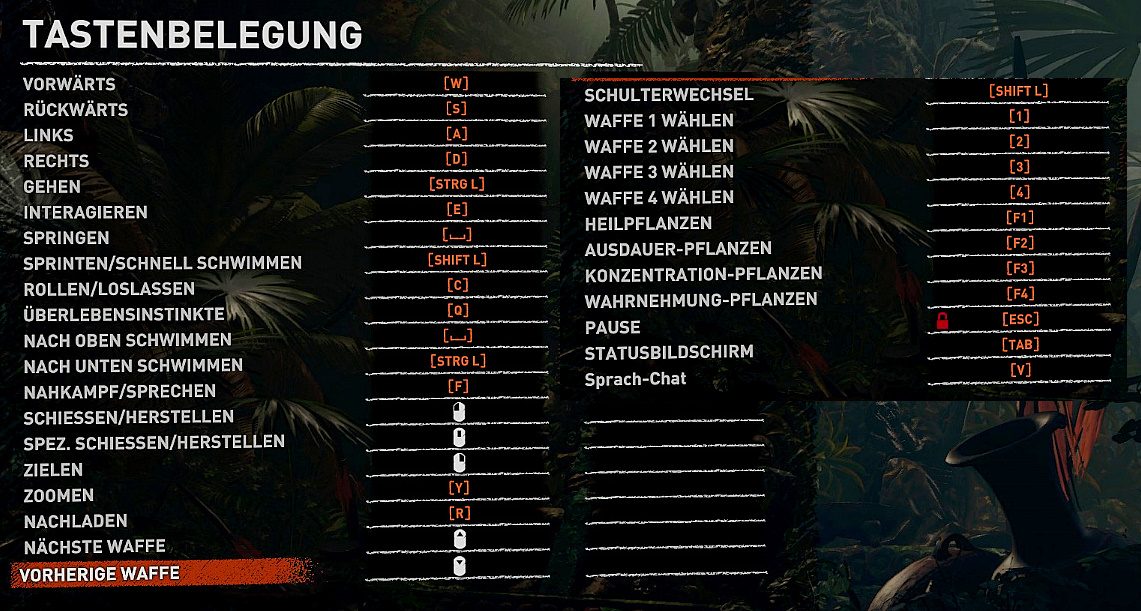Choose the ÜBERLEBENSINSTINKTE binding

[456, 311]
